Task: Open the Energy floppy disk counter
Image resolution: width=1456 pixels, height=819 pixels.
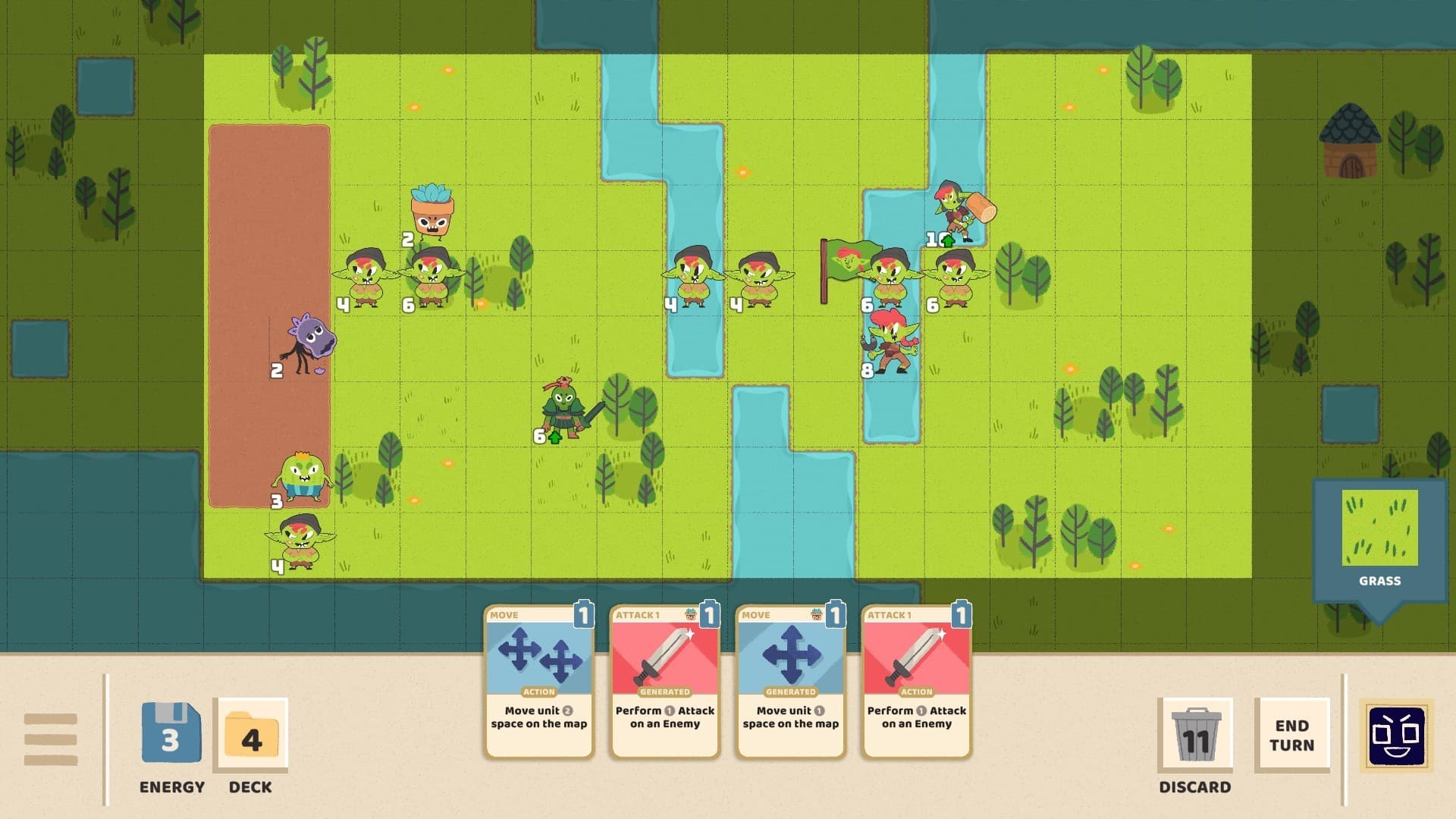Action: (171, 732)
